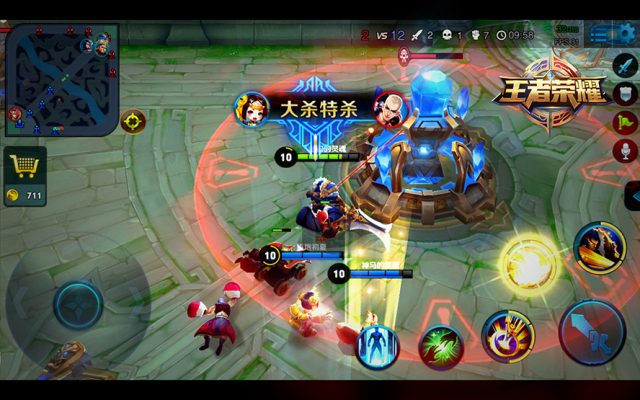The image size is (640, 400).
Task: Activate the blue silhouette recall button
Action: pyautogui.click(x=376, y=345)
